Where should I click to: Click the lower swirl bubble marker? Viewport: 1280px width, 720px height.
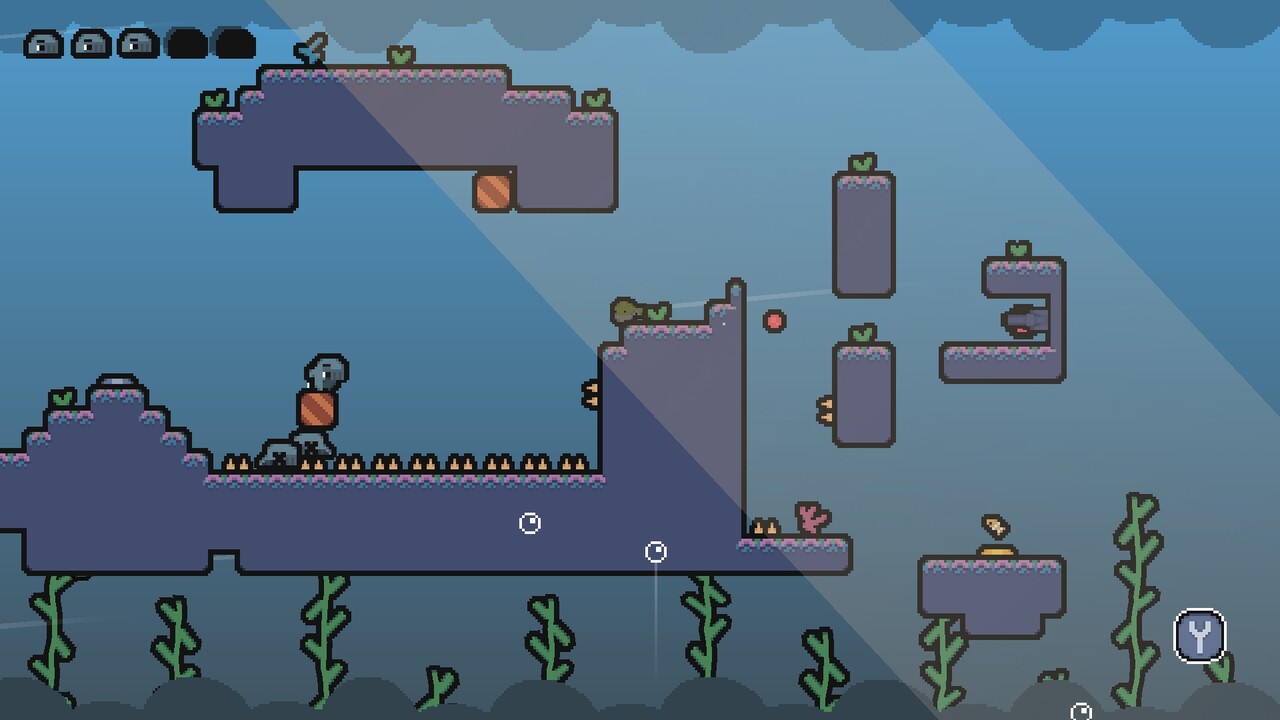(656, 550)
